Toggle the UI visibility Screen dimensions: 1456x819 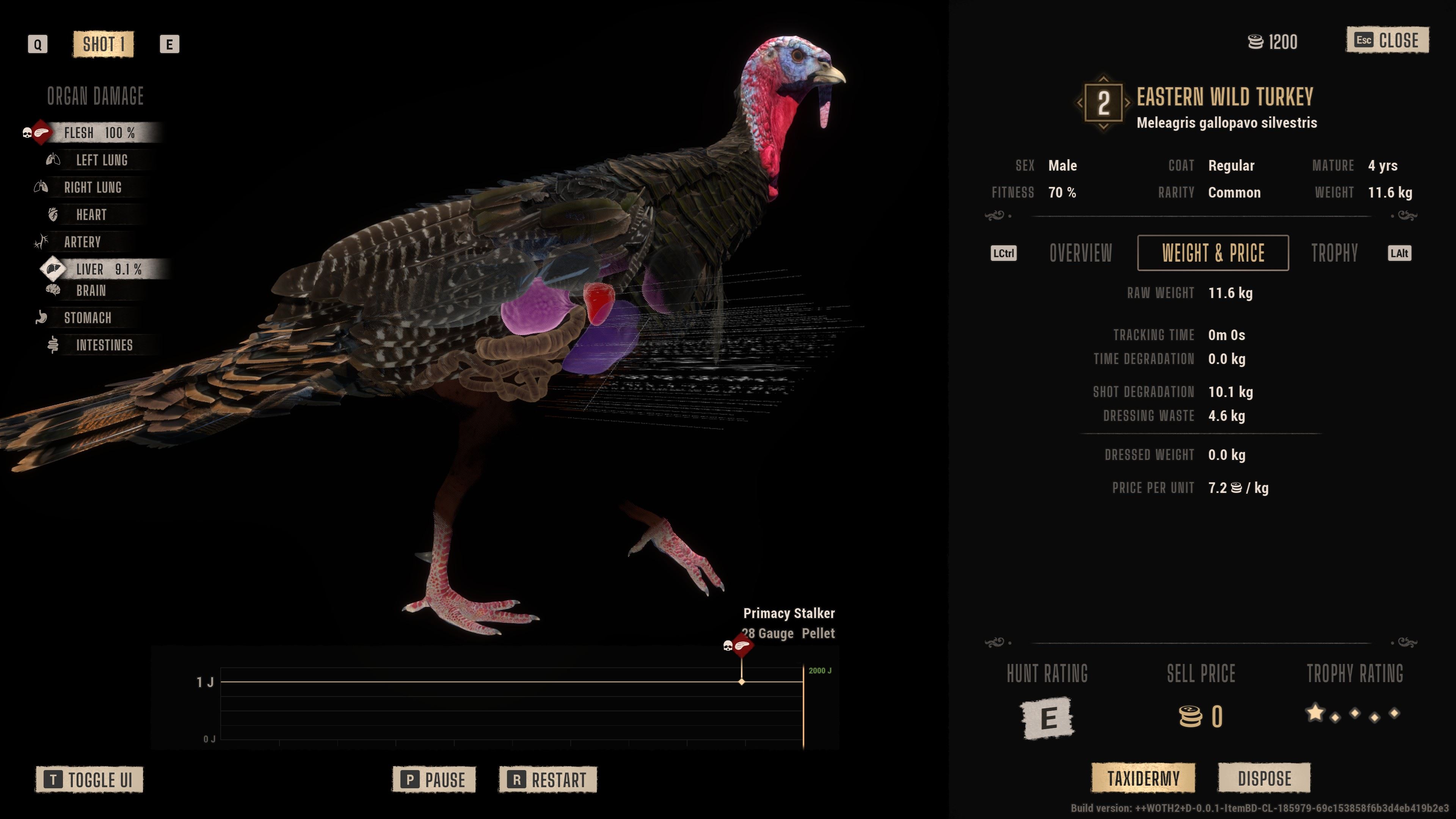(89, 780)
